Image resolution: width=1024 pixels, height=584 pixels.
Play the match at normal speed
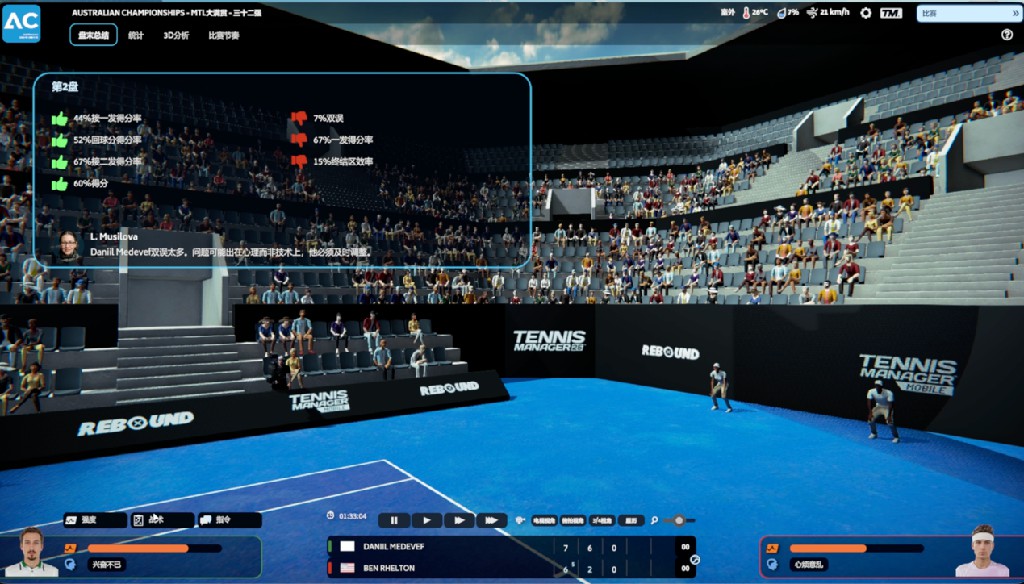426,520
